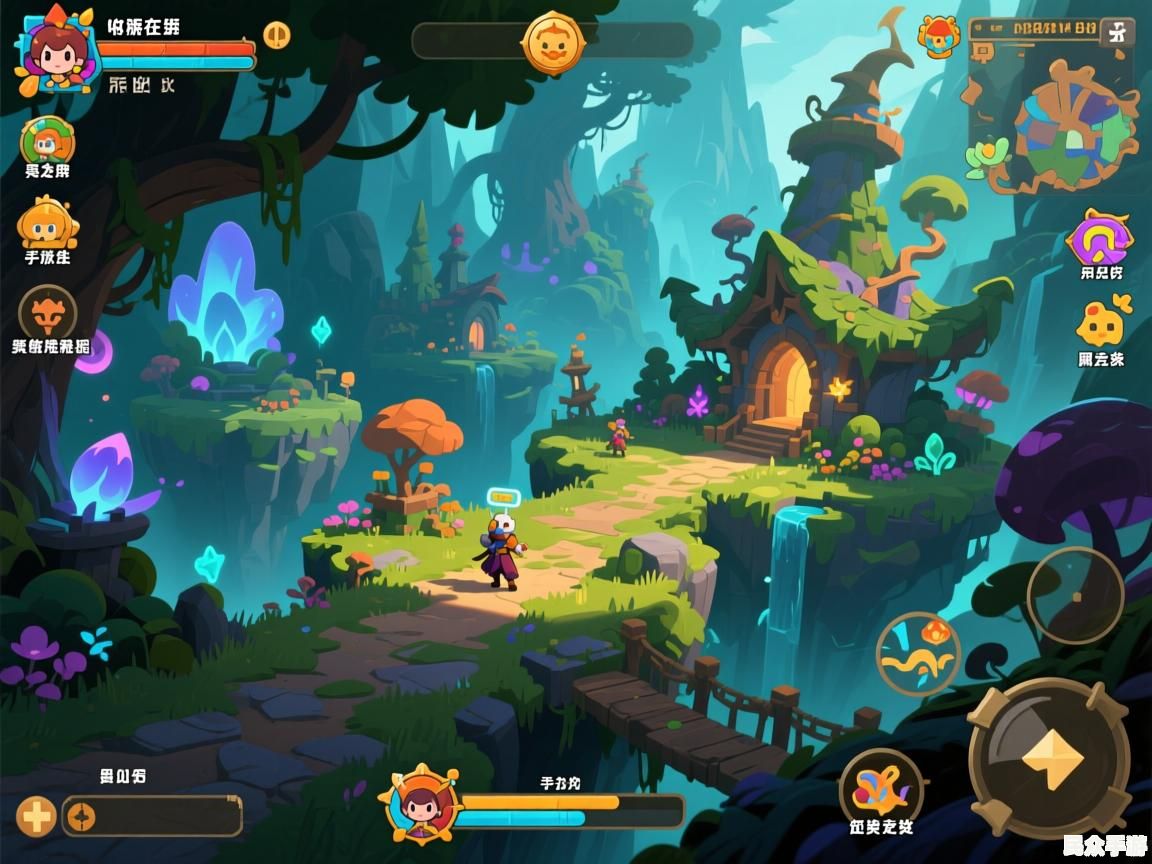Screen dimensions: 1152x864
Task: Activate the teal wave skill button
Action: [x=918, y=654]
